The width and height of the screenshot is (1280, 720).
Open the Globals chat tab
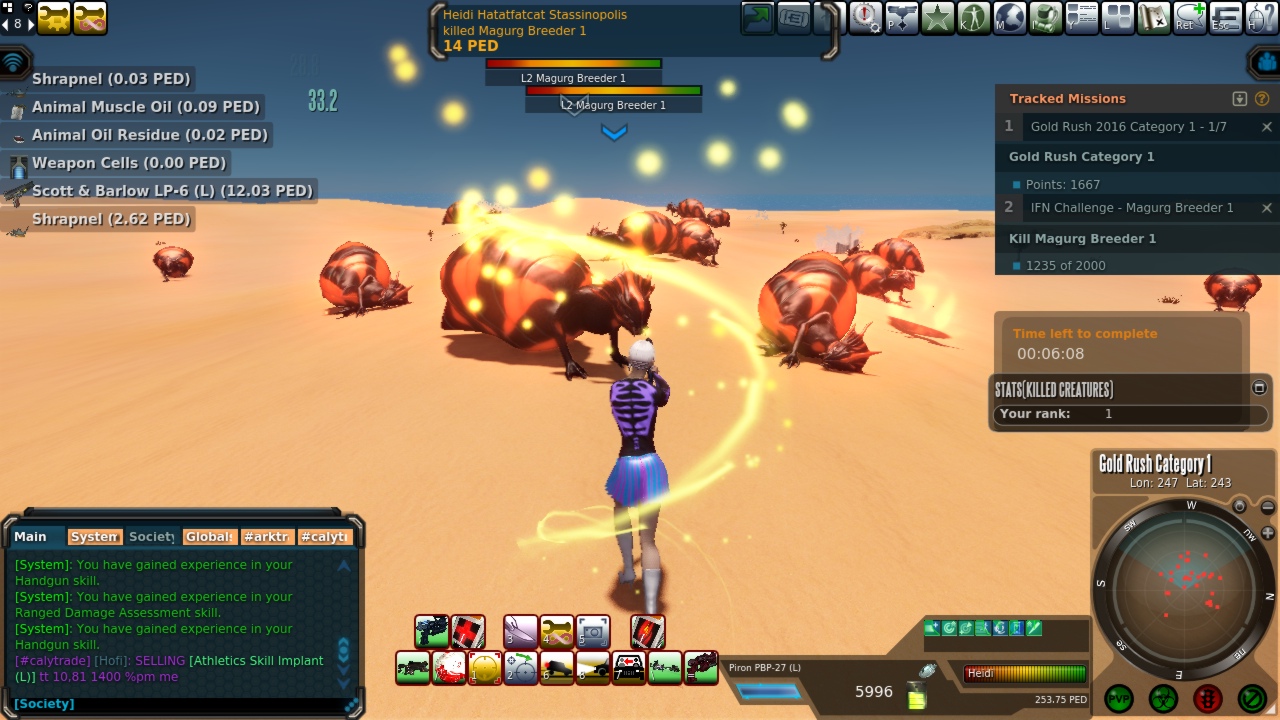pyautogui.click(x=210, y=537)
